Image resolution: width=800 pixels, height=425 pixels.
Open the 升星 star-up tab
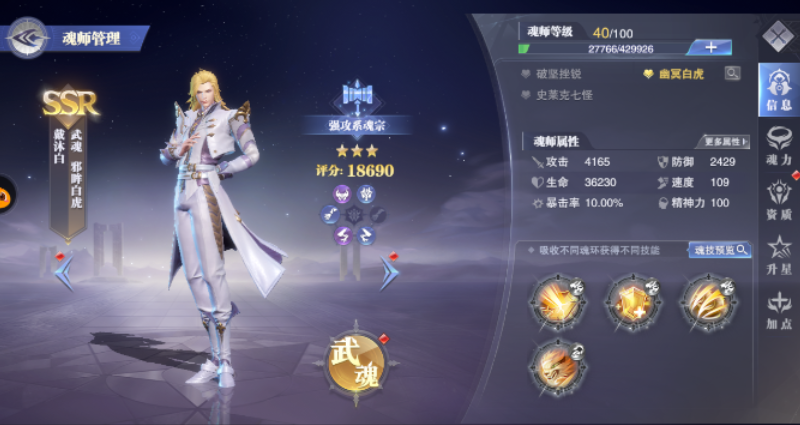(778, 254)
